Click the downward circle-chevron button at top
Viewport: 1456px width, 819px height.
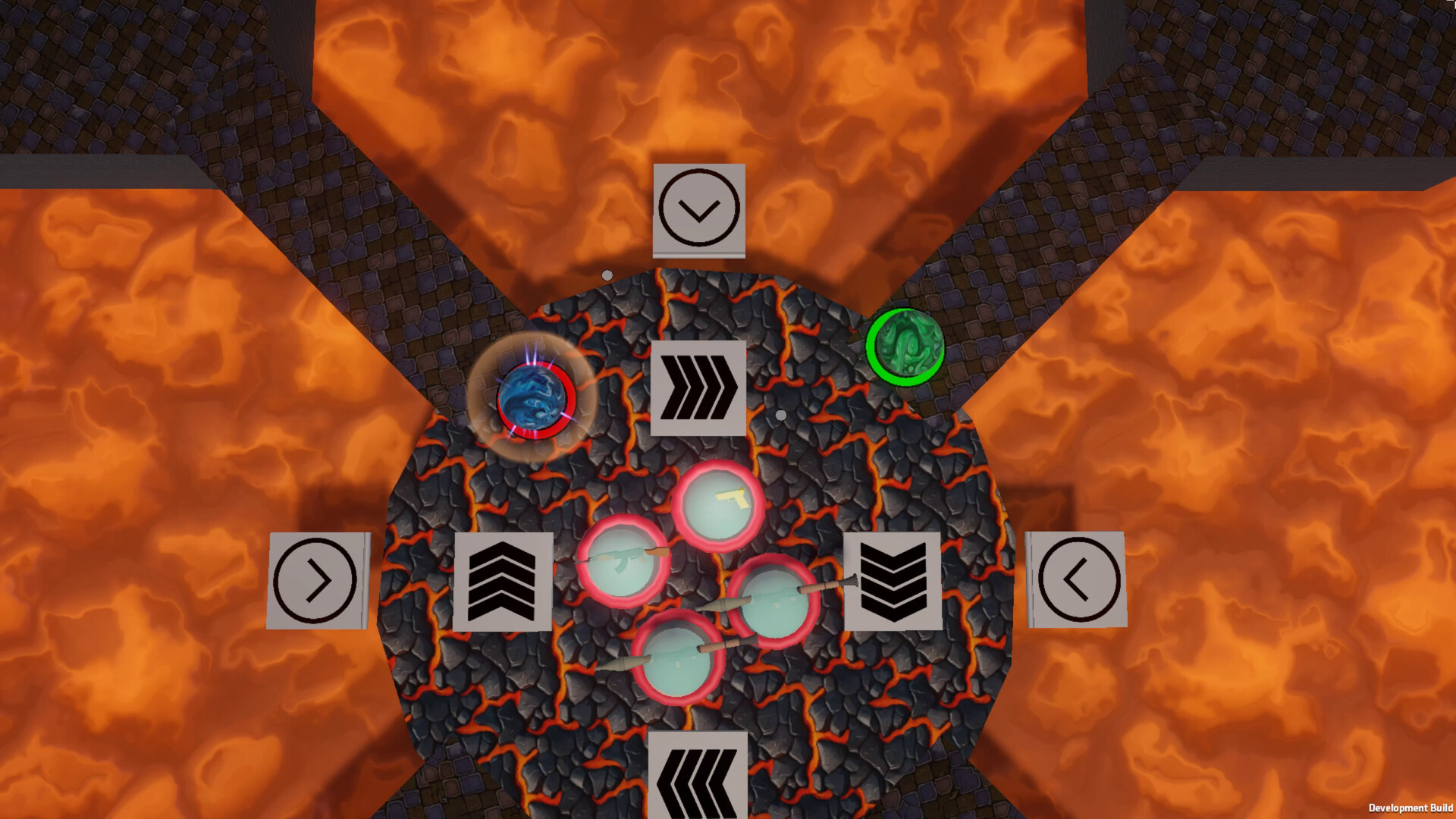tap(698, 209)
